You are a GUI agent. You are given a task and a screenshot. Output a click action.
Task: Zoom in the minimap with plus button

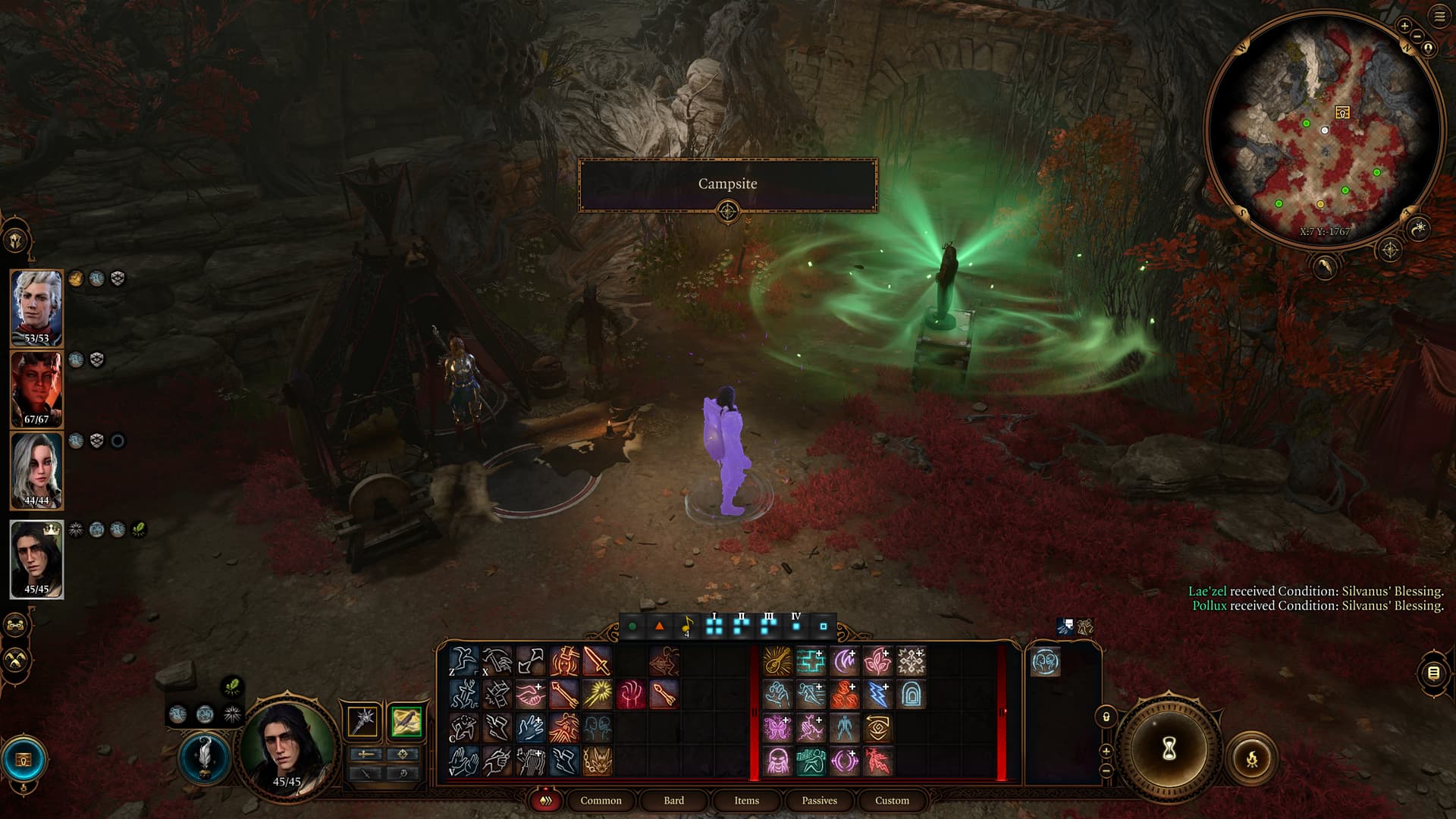(x=1404, y=26)
